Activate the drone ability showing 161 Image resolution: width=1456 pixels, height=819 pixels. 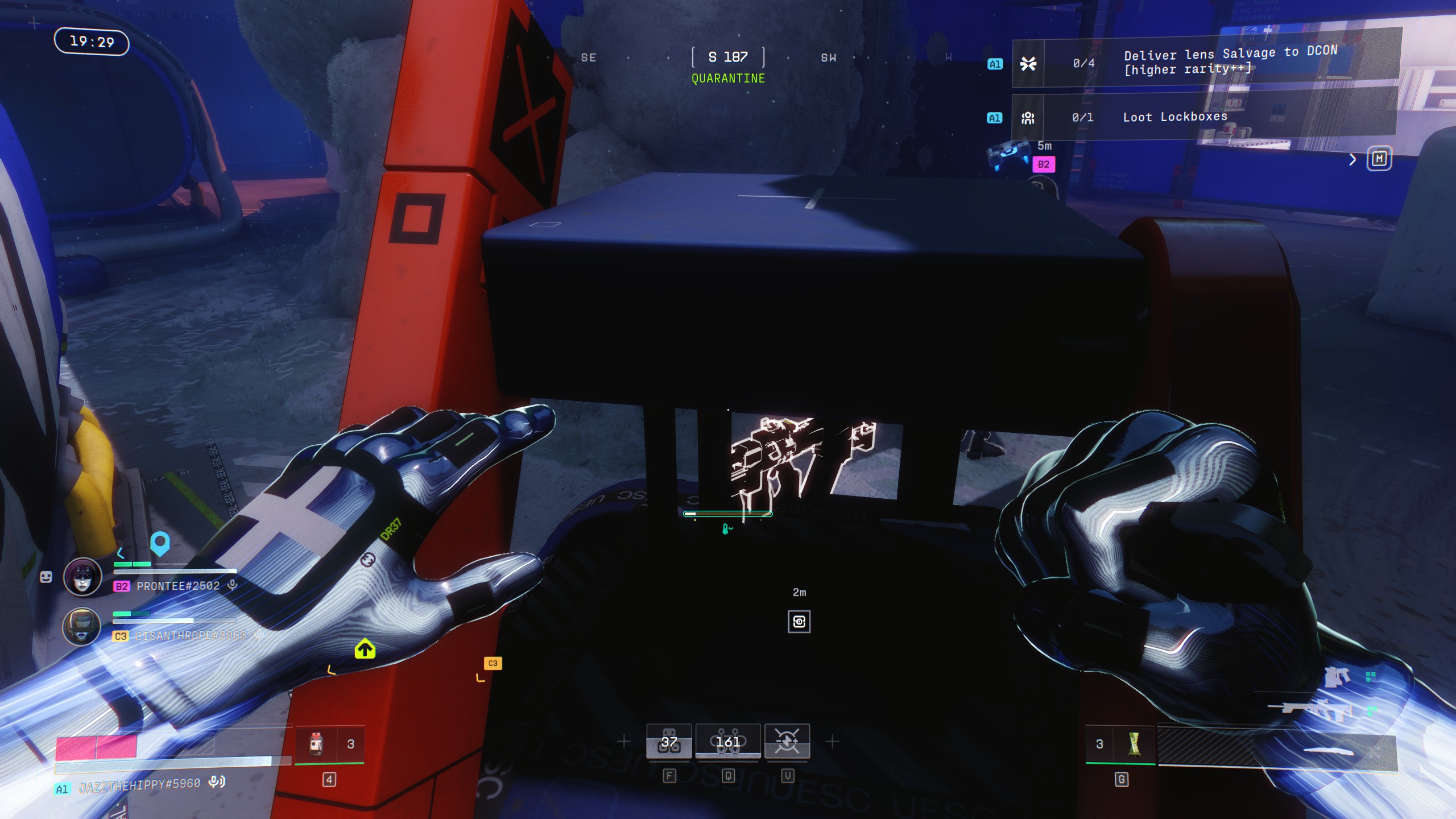[728, 742]
